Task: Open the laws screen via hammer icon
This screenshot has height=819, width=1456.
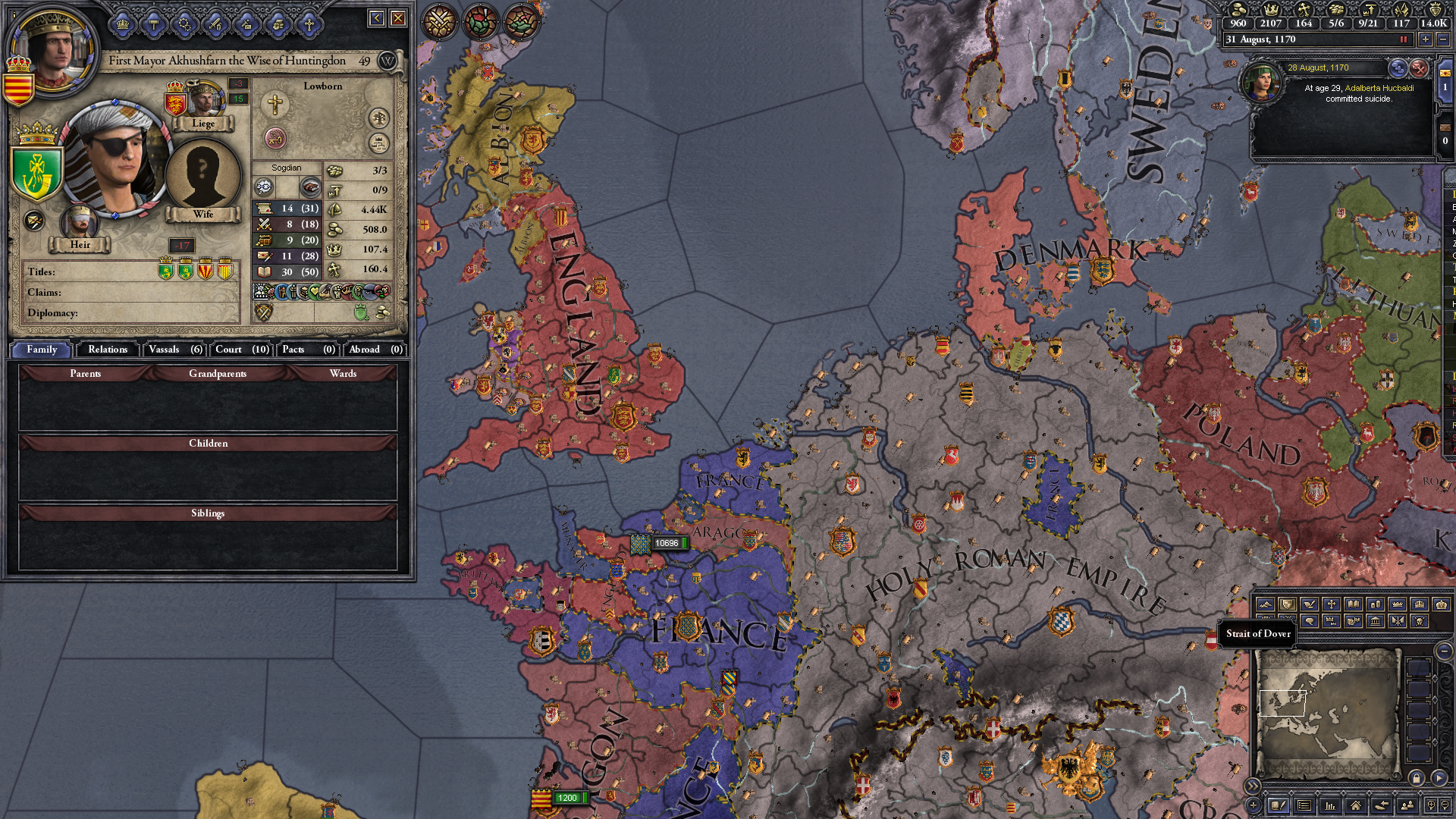Action: tap(153, 23)
